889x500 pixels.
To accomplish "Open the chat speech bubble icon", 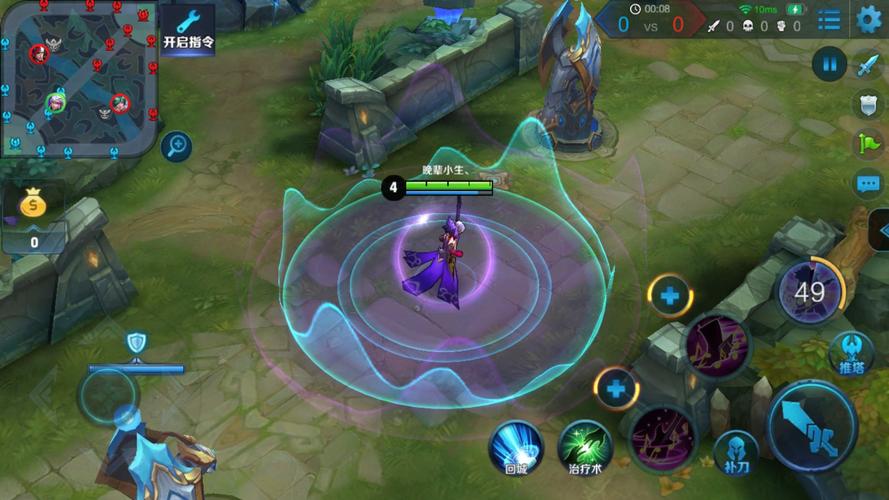I will 868,184.
